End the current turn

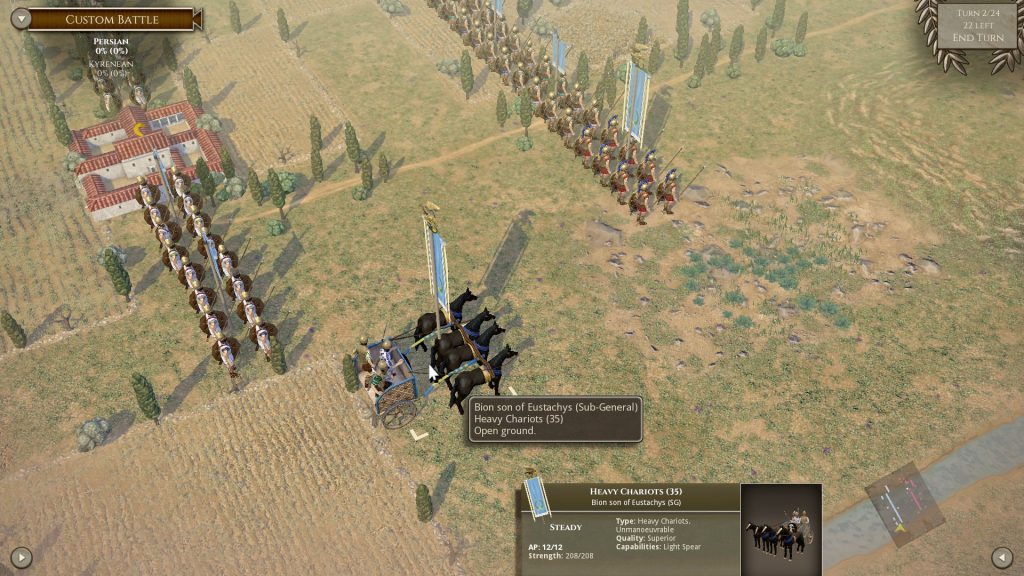point(977,38)
